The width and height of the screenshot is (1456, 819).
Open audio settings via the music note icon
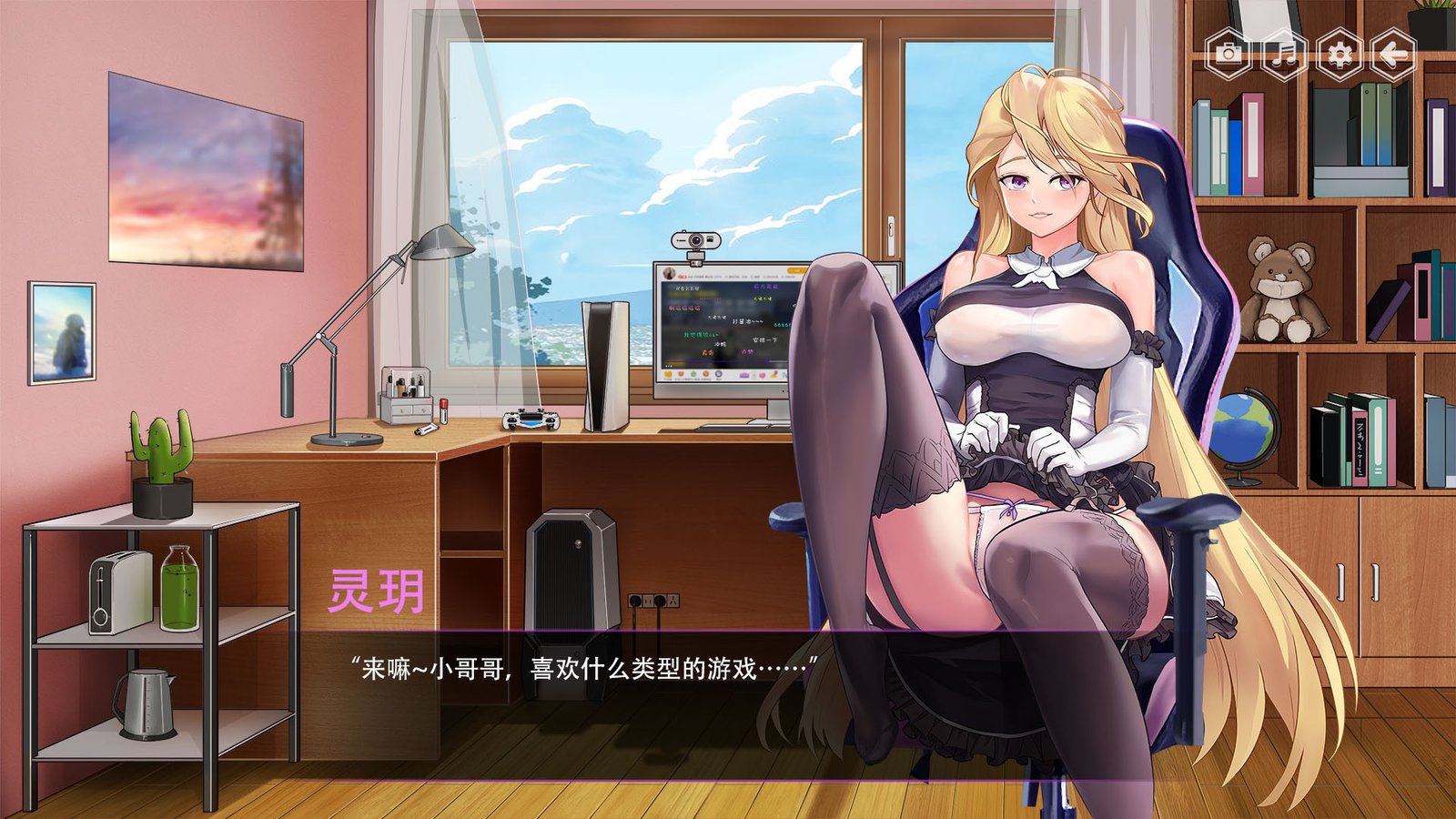point(1283,55)
